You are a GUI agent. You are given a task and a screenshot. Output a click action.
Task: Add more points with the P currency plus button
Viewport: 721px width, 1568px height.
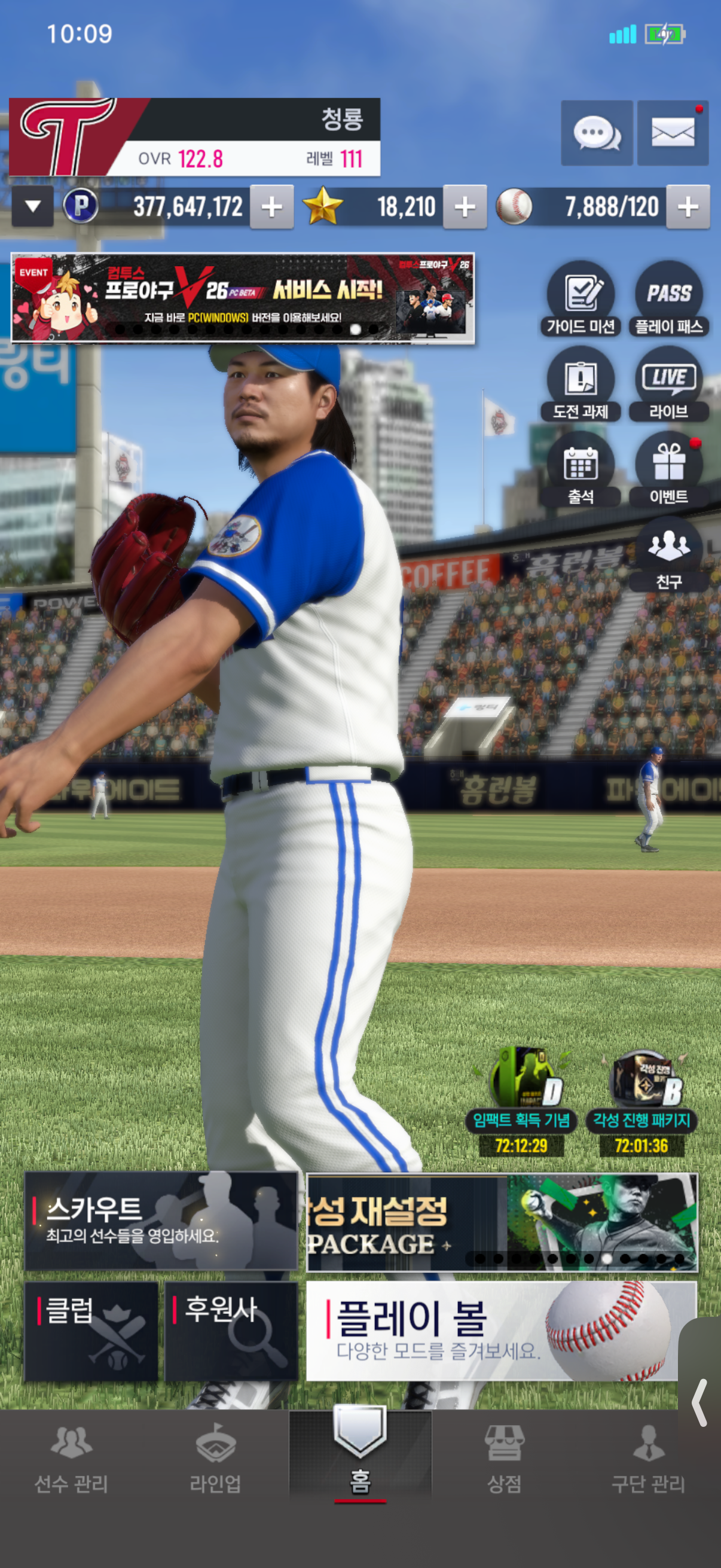(x=271, y=207)
